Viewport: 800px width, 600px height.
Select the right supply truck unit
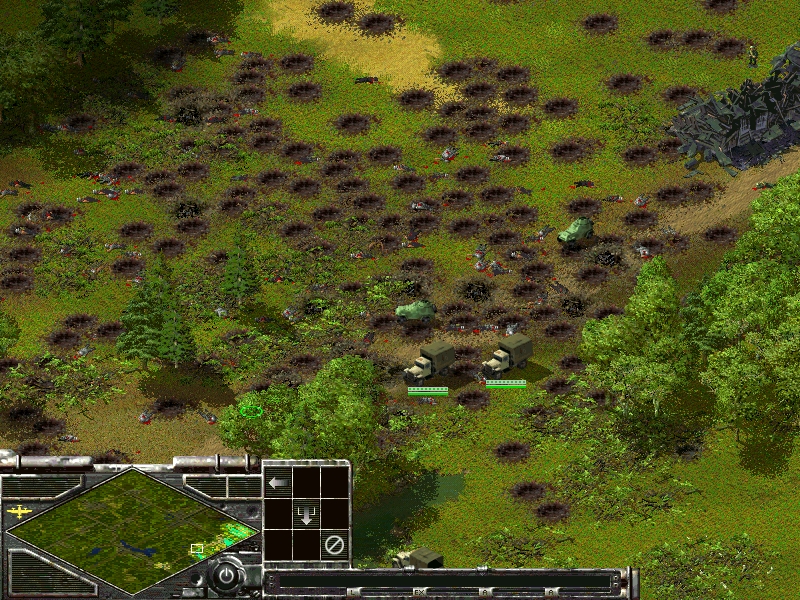point(507,357)
